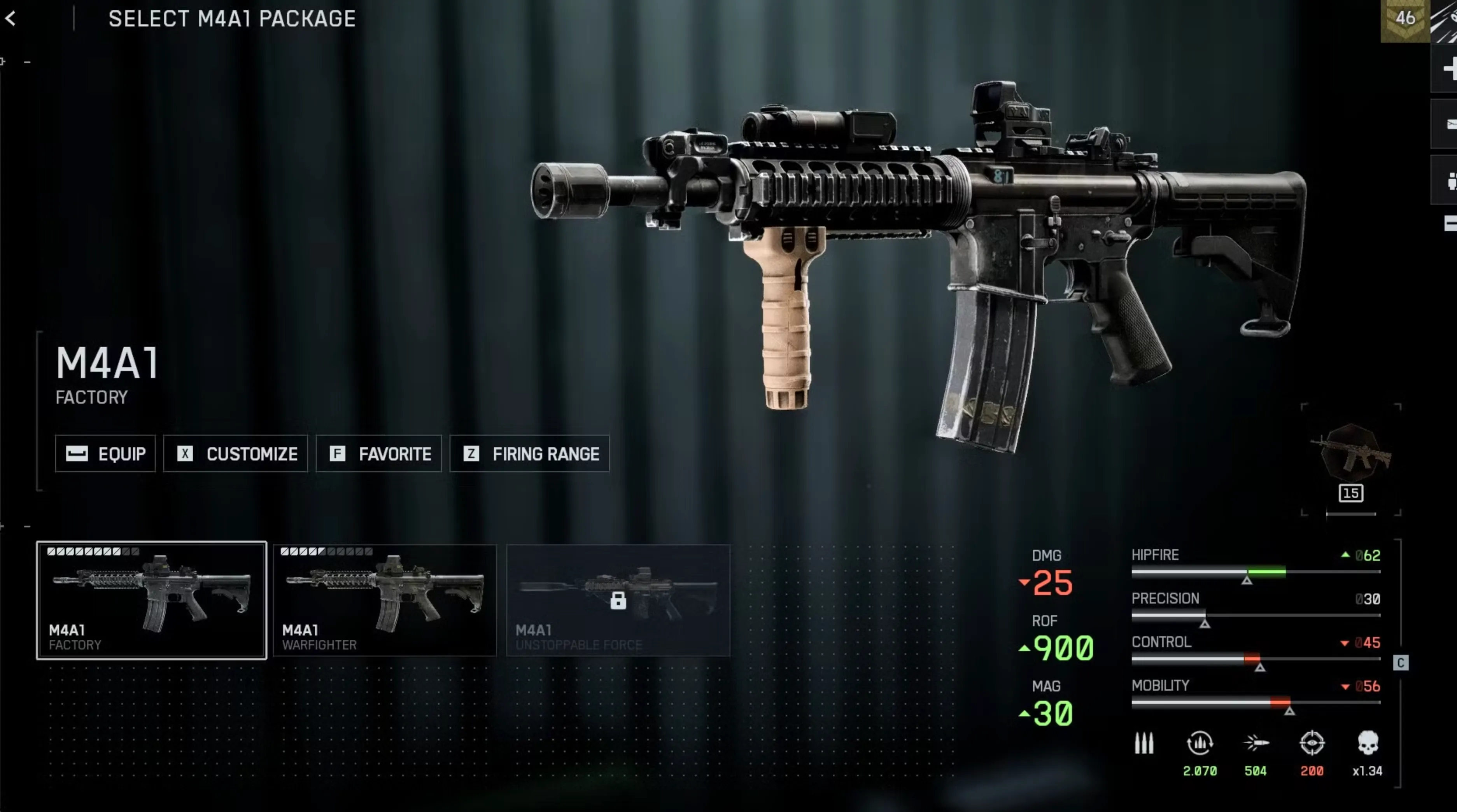Go back with the top-left arrow
This screenshot has width=1457, height=812.
tap(11, 19)
